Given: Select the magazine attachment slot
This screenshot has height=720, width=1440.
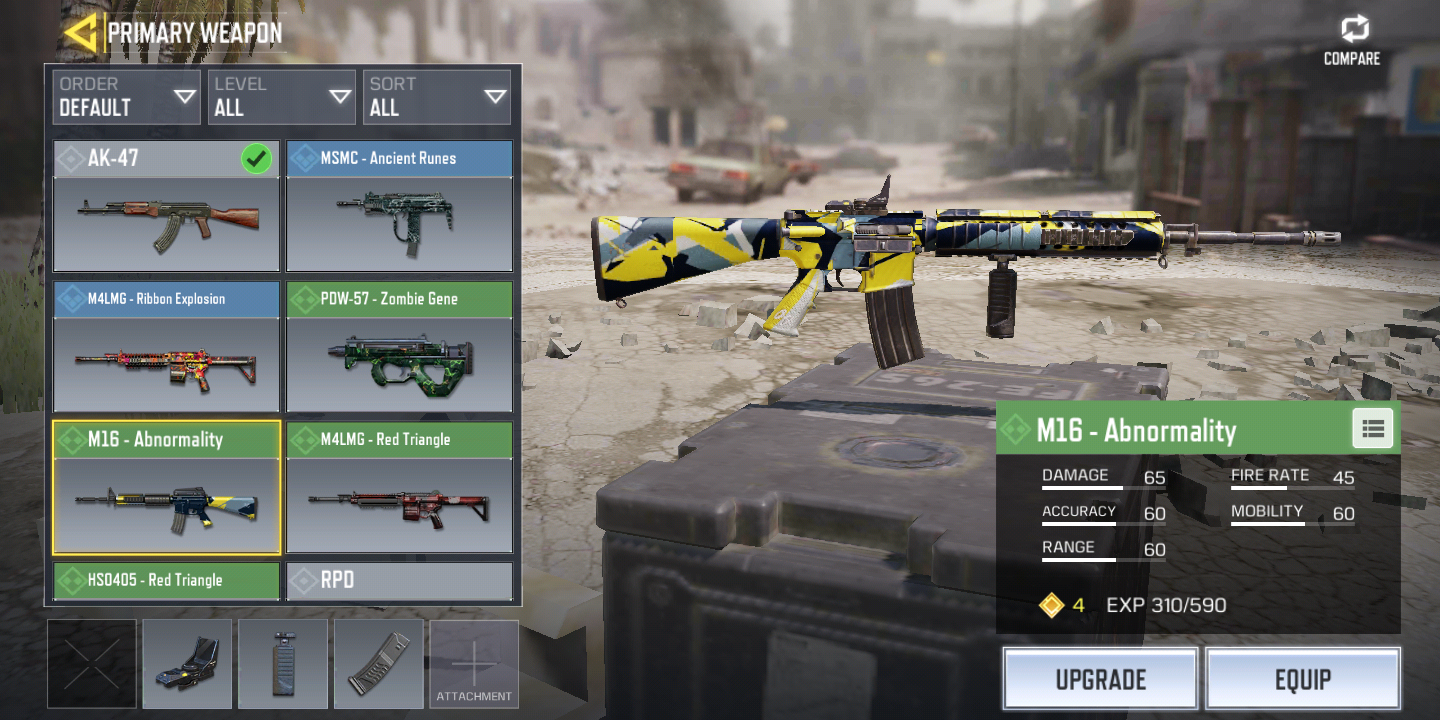Looking at the screenshot, I should 378,664.
